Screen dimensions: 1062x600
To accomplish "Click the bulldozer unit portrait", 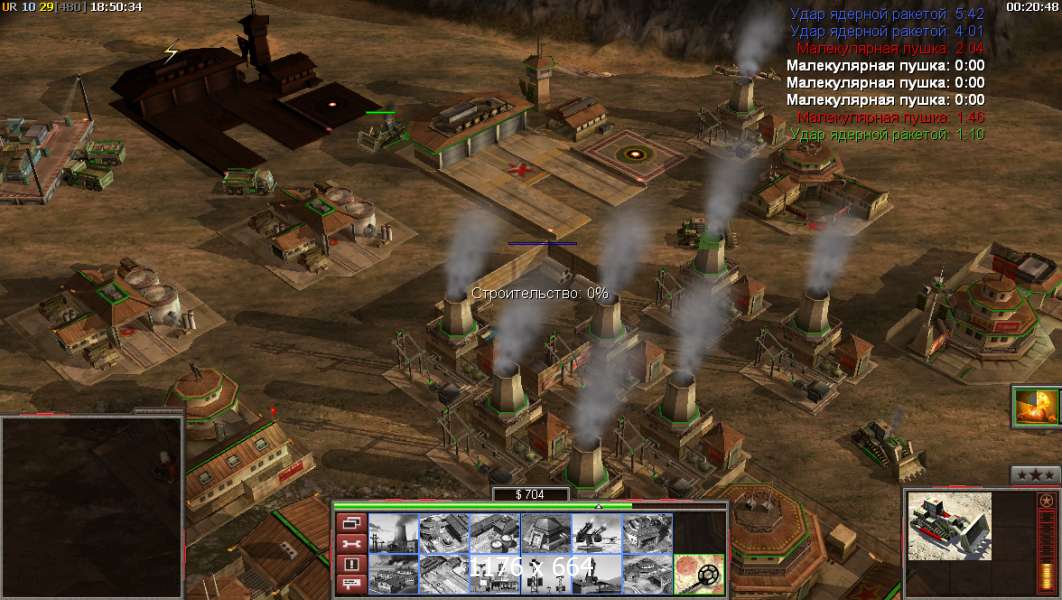I will coord(949,527).
